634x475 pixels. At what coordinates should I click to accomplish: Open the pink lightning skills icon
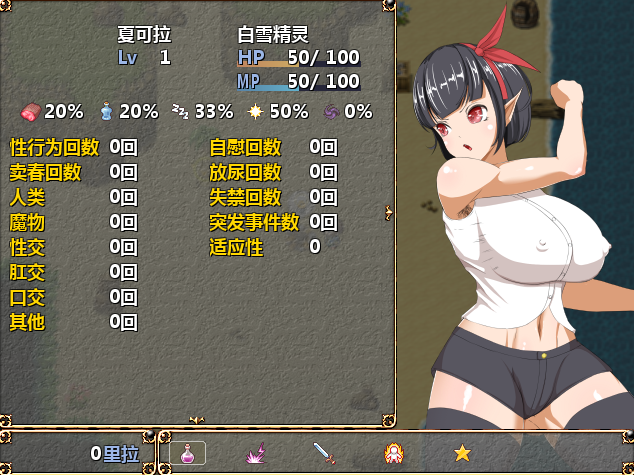[x=256, y=453]
